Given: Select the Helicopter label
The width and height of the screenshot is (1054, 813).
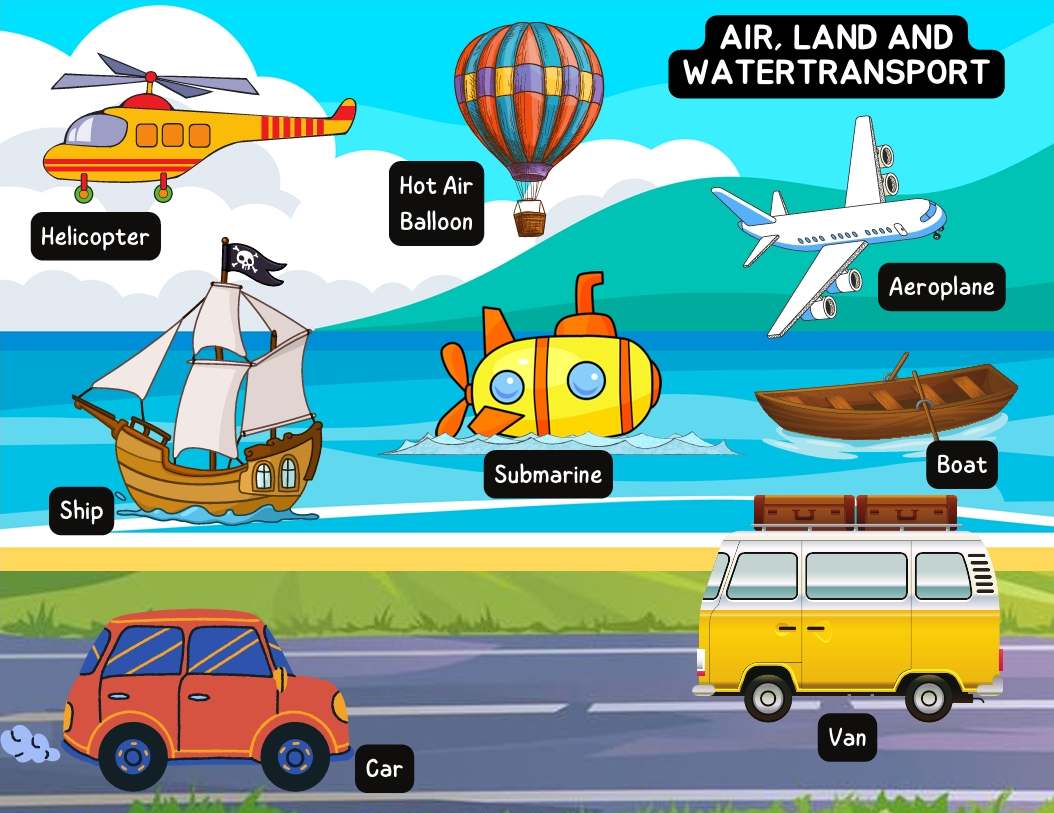Looking at the screenshot, I should [95, 237].
